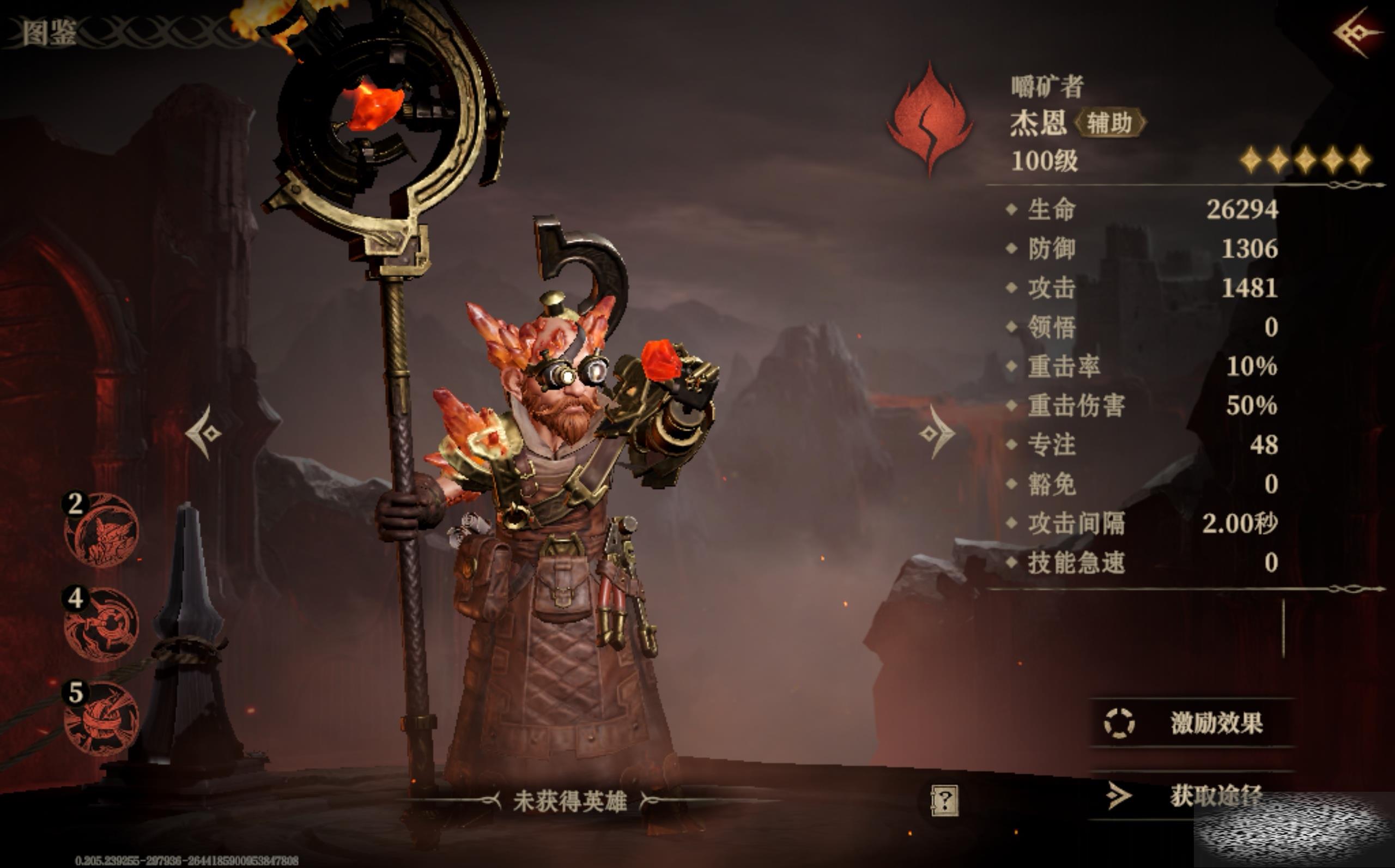1395x868 pixels.
Task: Show the previous hero with left arrow
Action: tap(204, 433)
